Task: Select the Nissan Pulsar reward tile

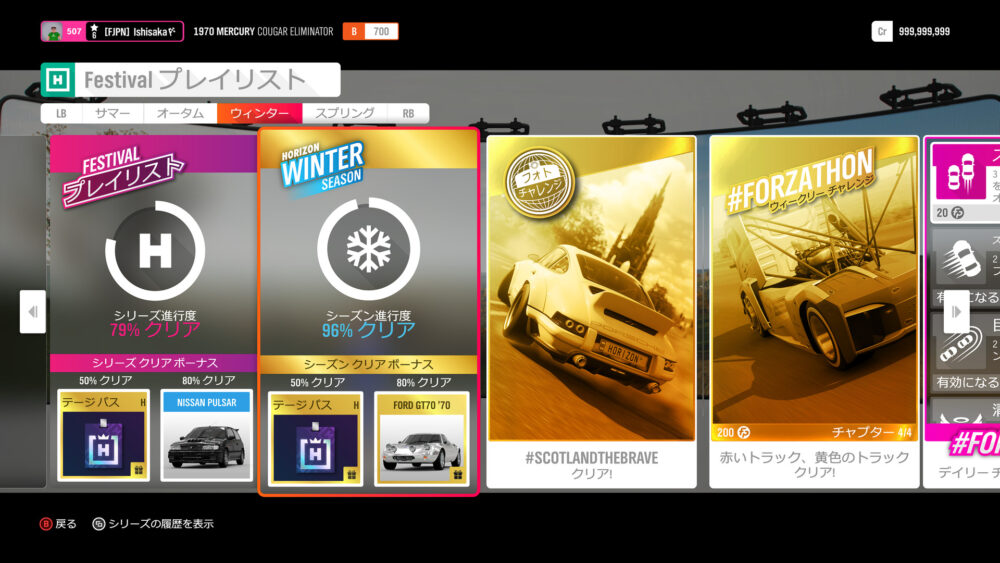Action: click(x=206, y=436)
